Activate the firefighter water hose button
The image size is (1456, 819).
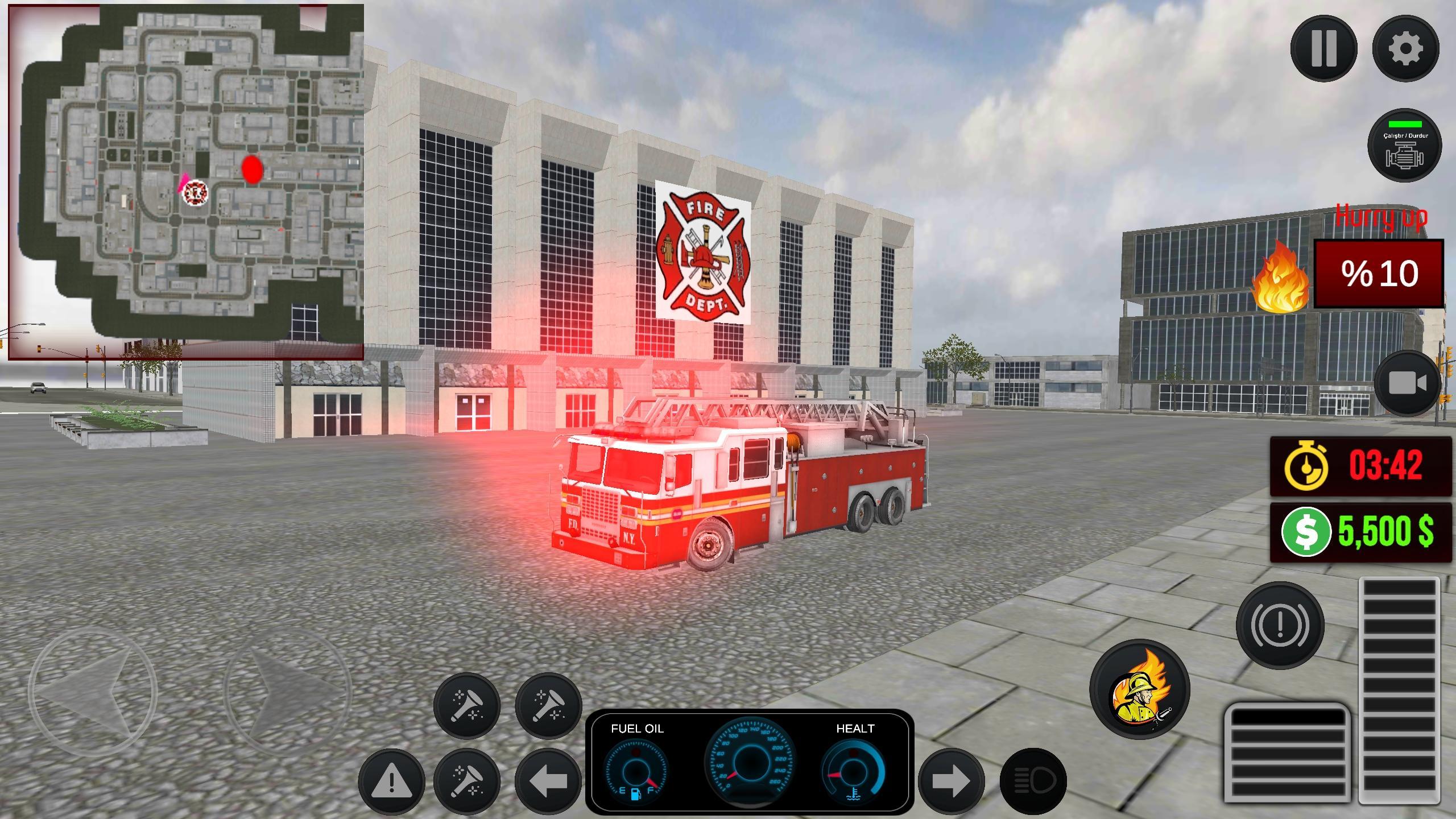click(x=1139, y=689)
